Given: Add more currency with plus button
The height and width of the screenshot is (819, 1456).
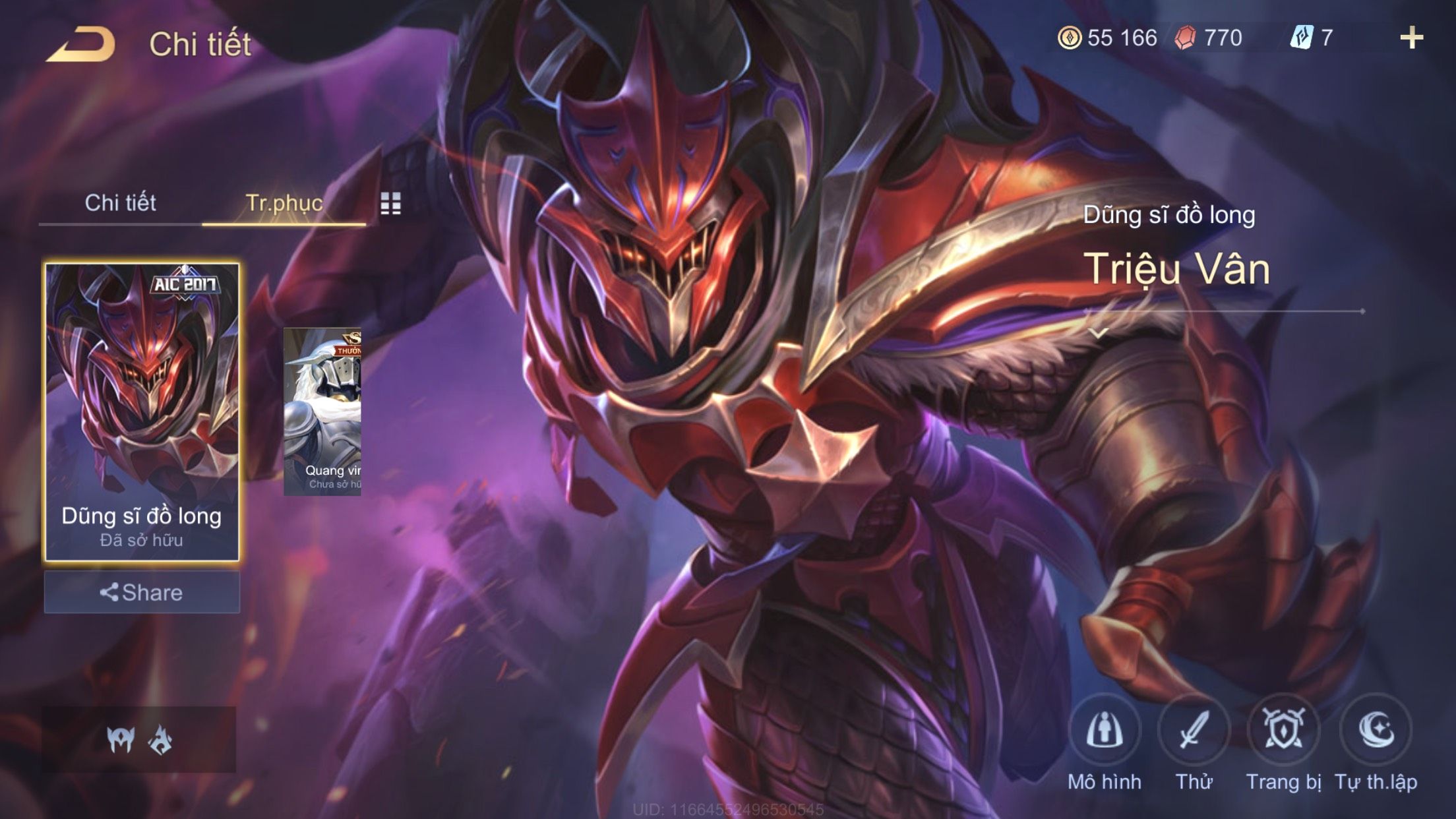Looking at the screenshot, I should [x=1411, y=38].
